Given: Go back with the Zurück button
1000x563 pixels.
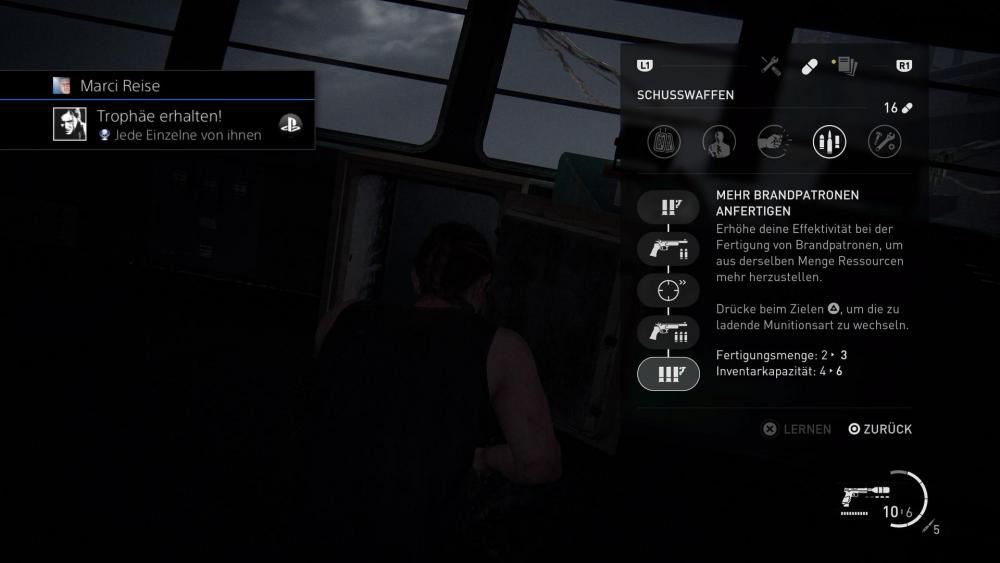Looking at the screenshot, I should tap(880, 429).
